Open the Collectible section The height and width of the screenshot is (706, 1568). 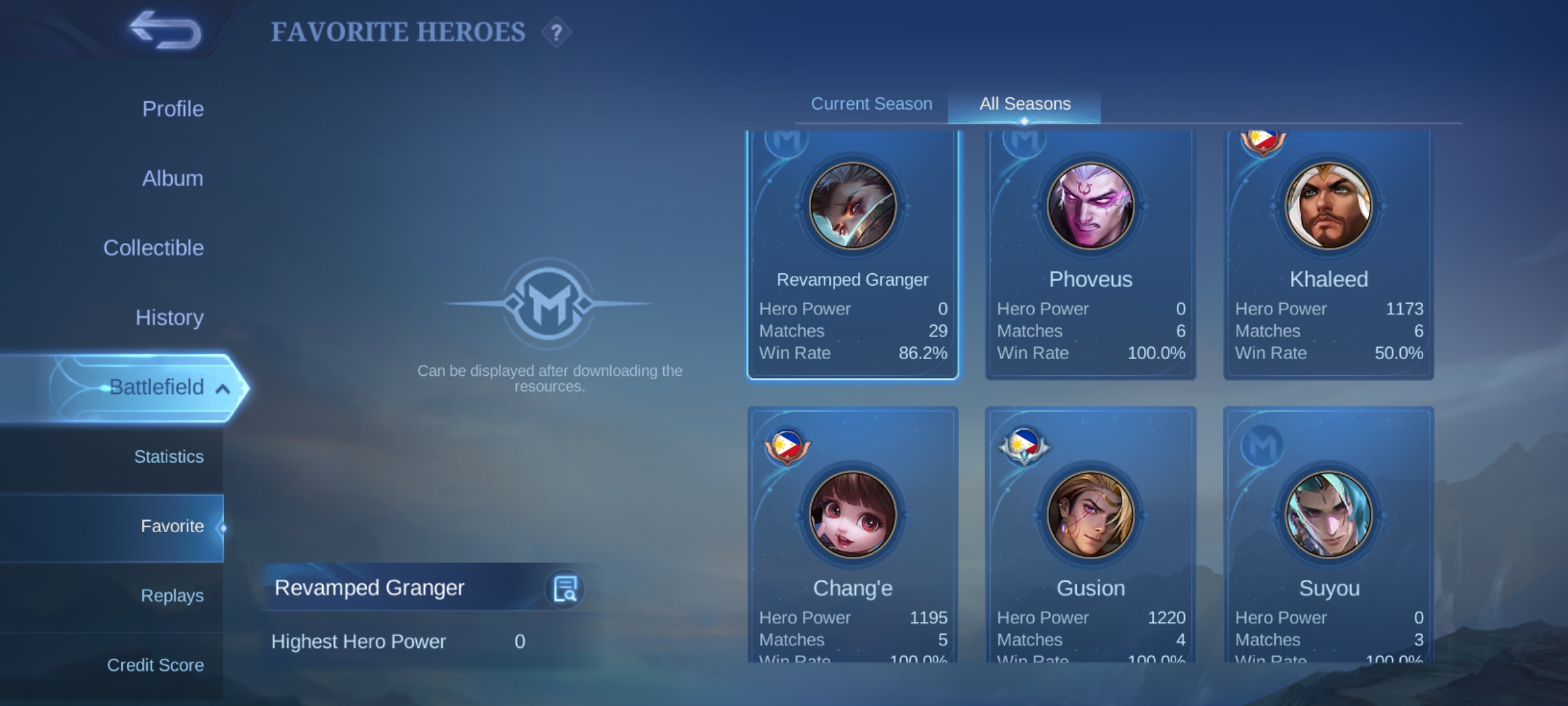pos(153,248)
